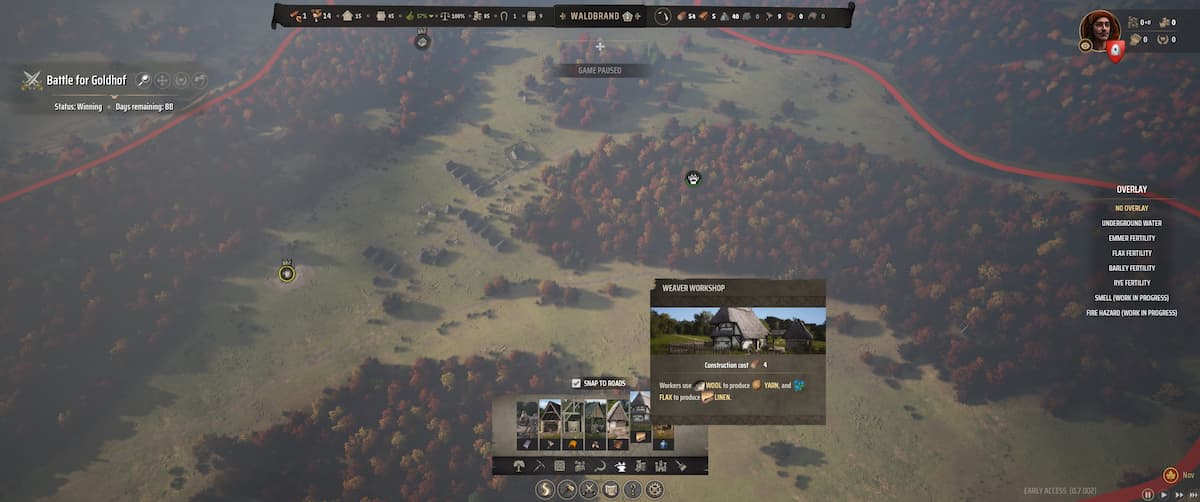This screenshot has width=1200, height=502.
Task: Click the magnifier icon beside Battle for Goldhof
Action: (x=143, y=80)
